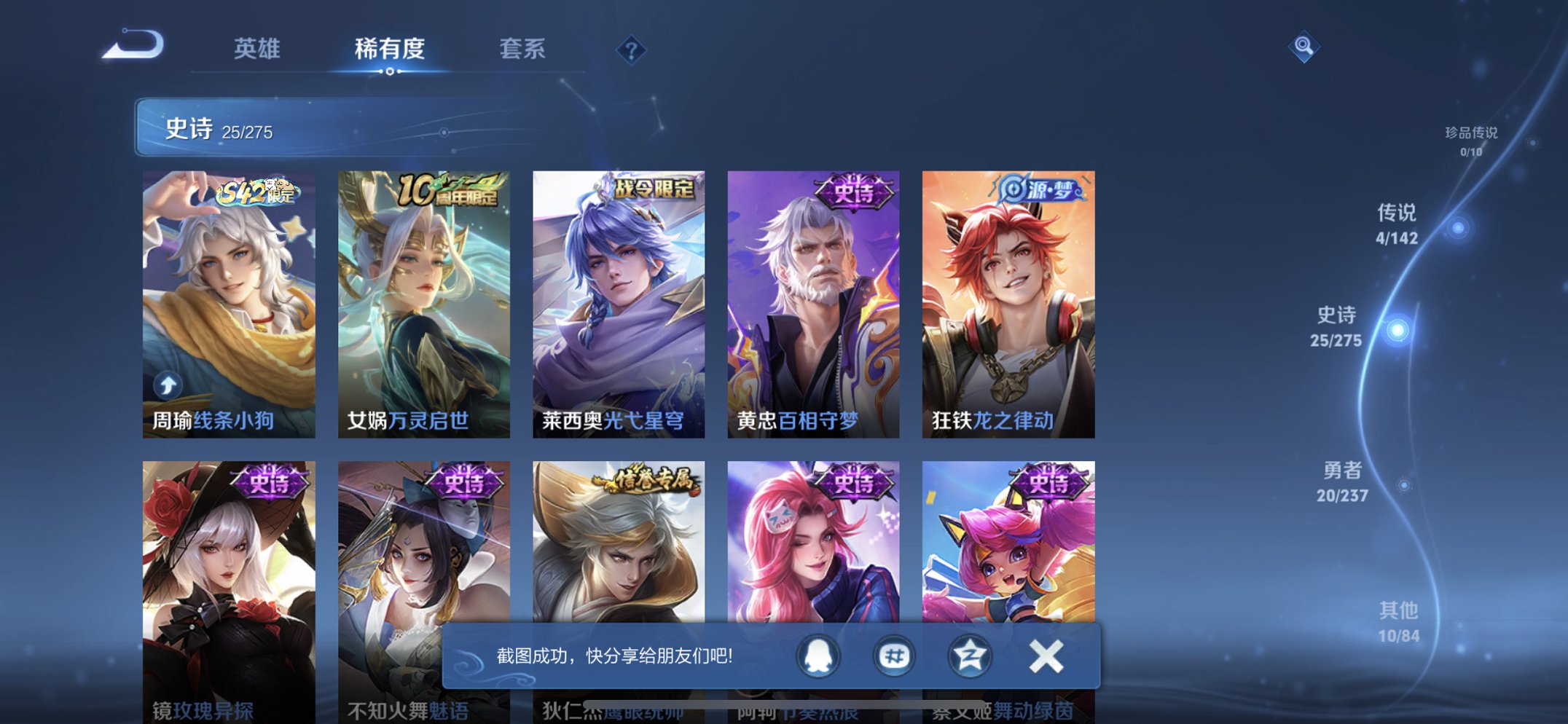This screenshot has width=1568, height=724.
Task: Share screenshot to QQ friends
Action: tap(817, 655)
